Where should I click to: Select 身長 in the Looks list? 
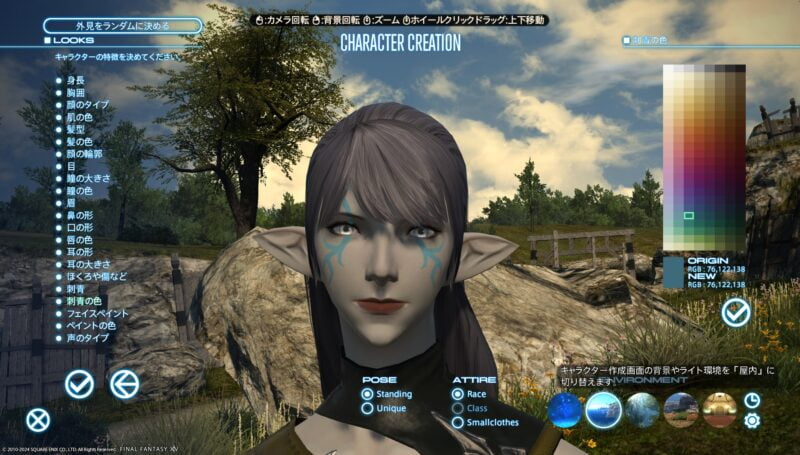click(x=76, y=77)
